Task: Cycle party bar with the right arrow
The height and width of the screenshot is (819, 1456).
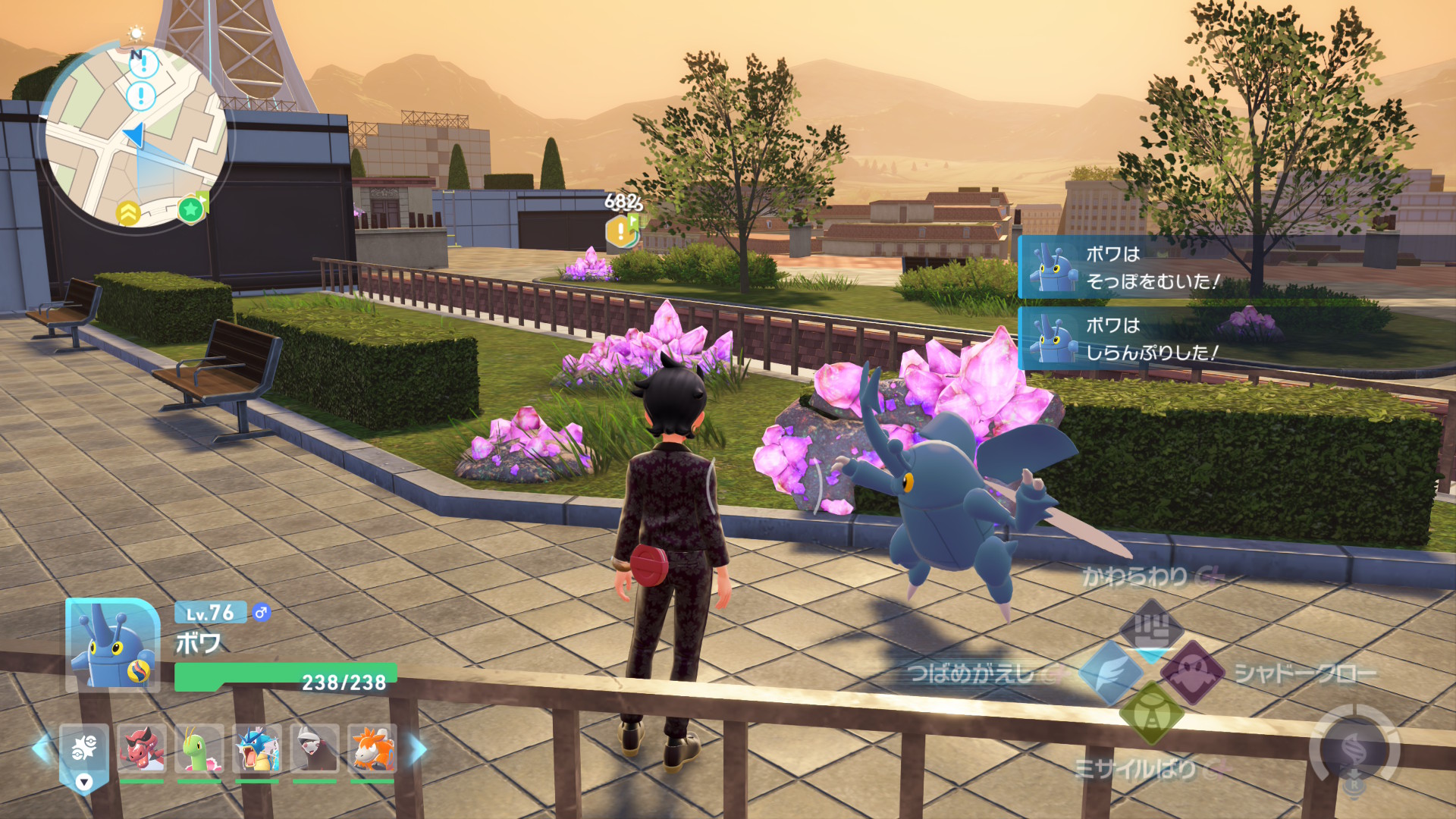Action: [418, 748]
